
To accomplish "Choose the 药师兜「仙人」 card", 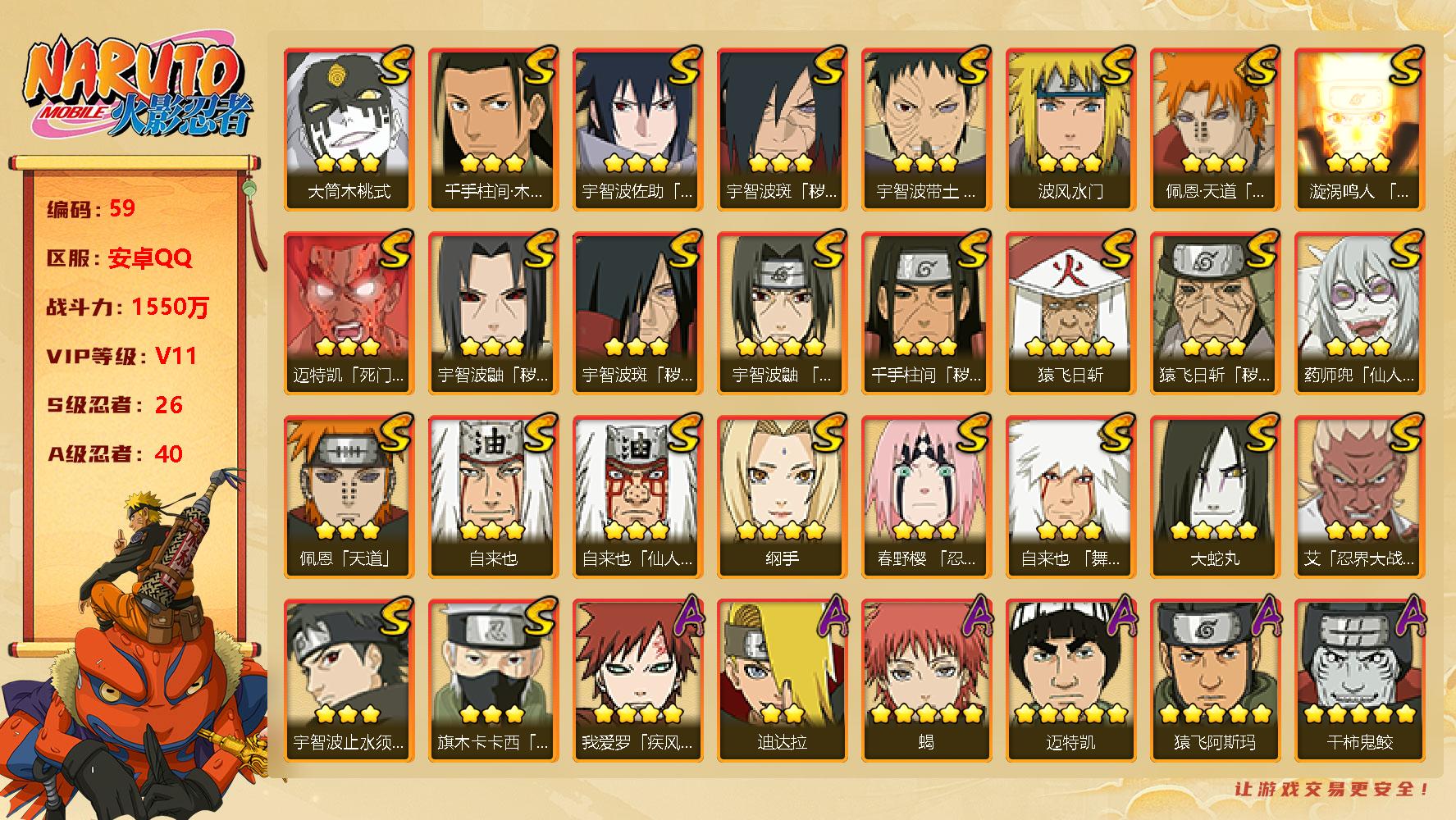I will 1359,312.
